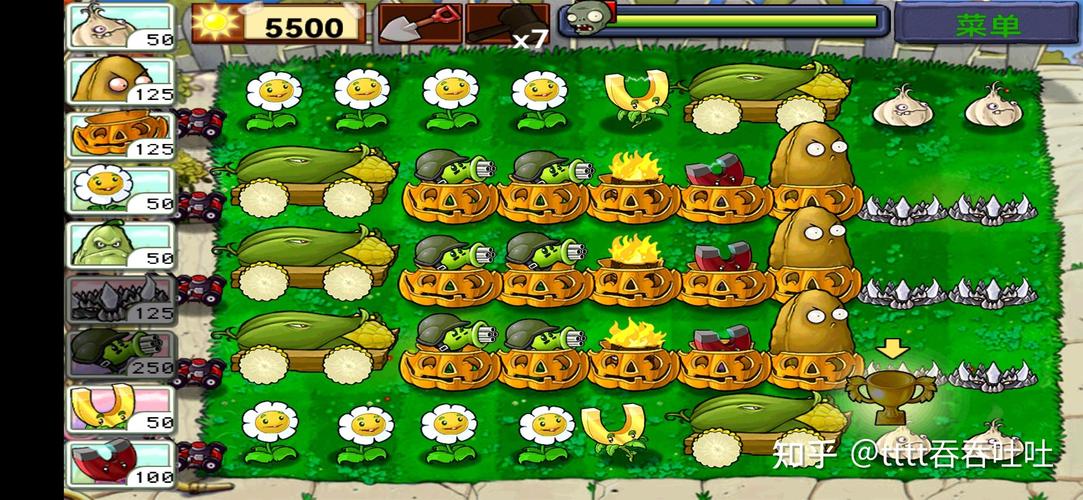Select the Gold Magnet seed packet

(120, 408)
